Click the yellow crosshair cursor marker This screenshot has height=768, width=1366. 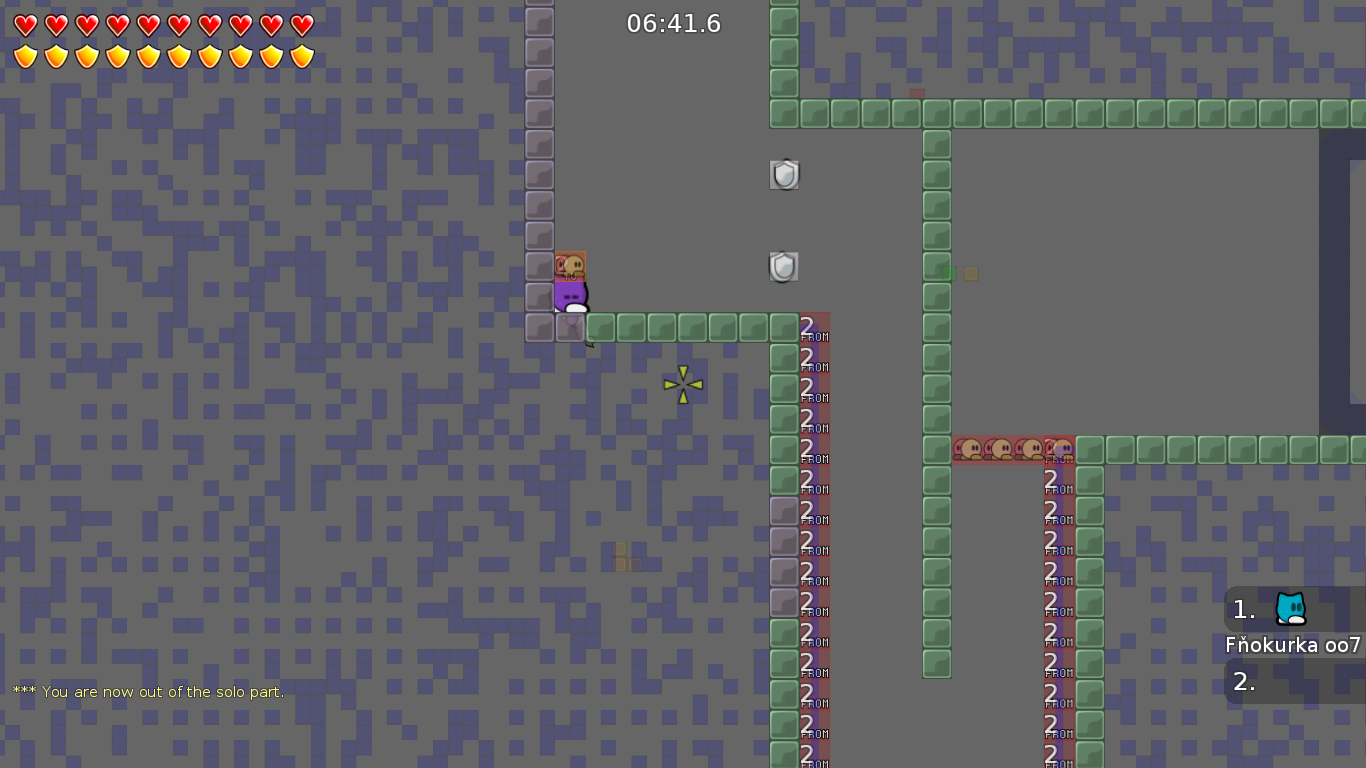[682, 384]
